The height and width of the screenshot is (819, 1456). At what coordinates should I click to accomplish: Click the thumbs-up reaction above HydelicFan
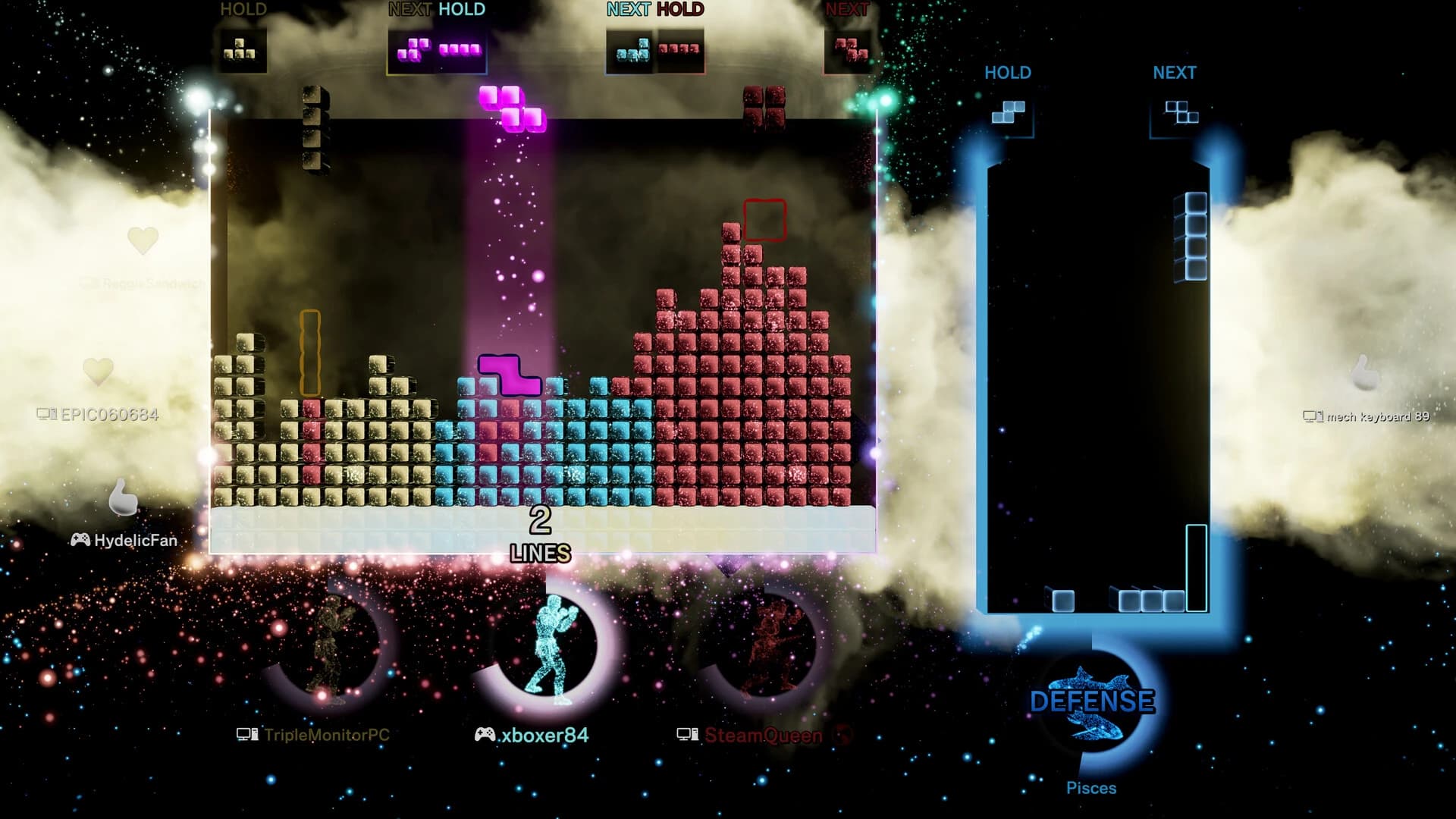[121, 497]
